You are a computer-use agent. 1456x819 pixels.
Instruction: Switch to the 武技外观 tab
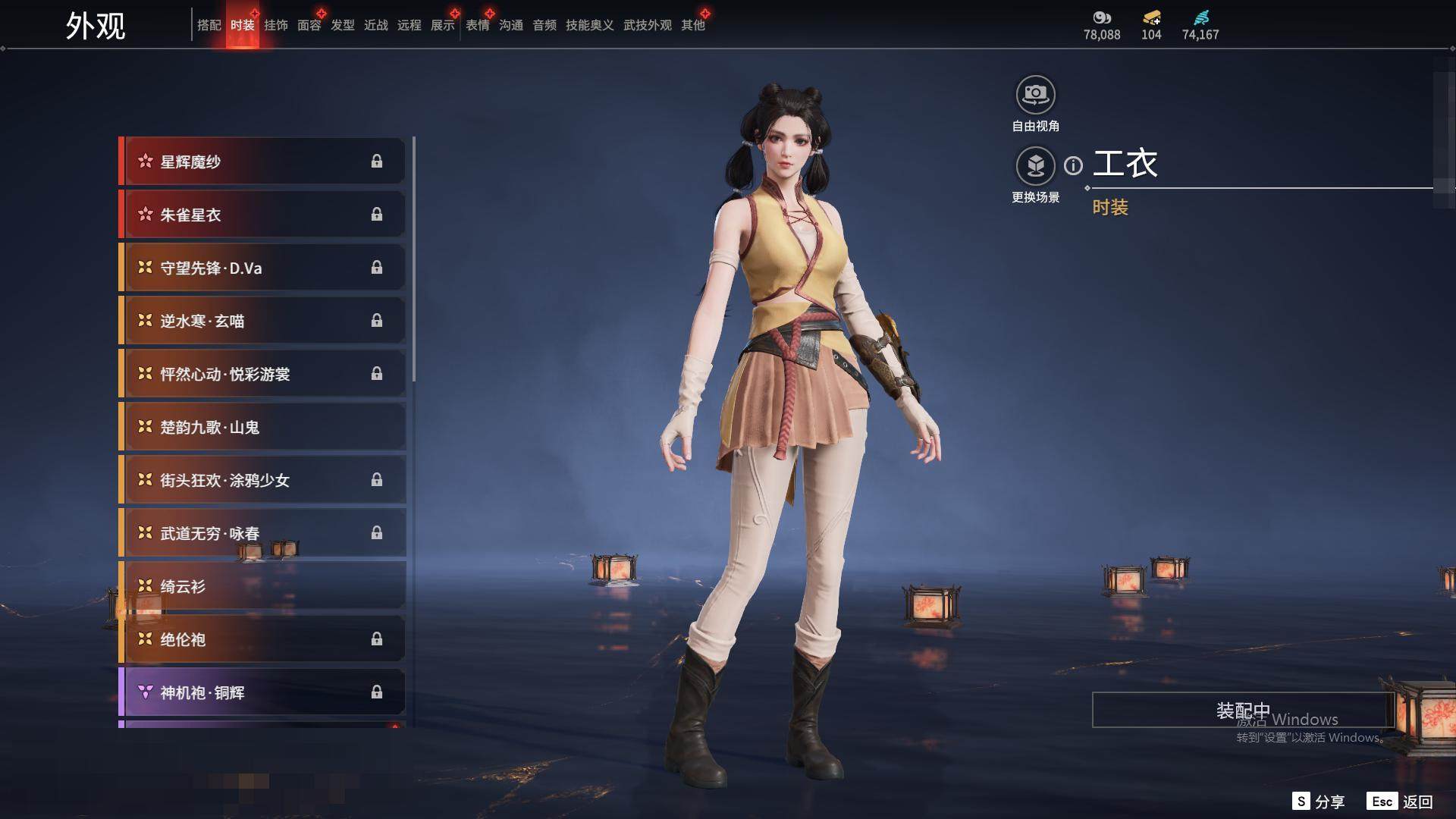[647, 25]
